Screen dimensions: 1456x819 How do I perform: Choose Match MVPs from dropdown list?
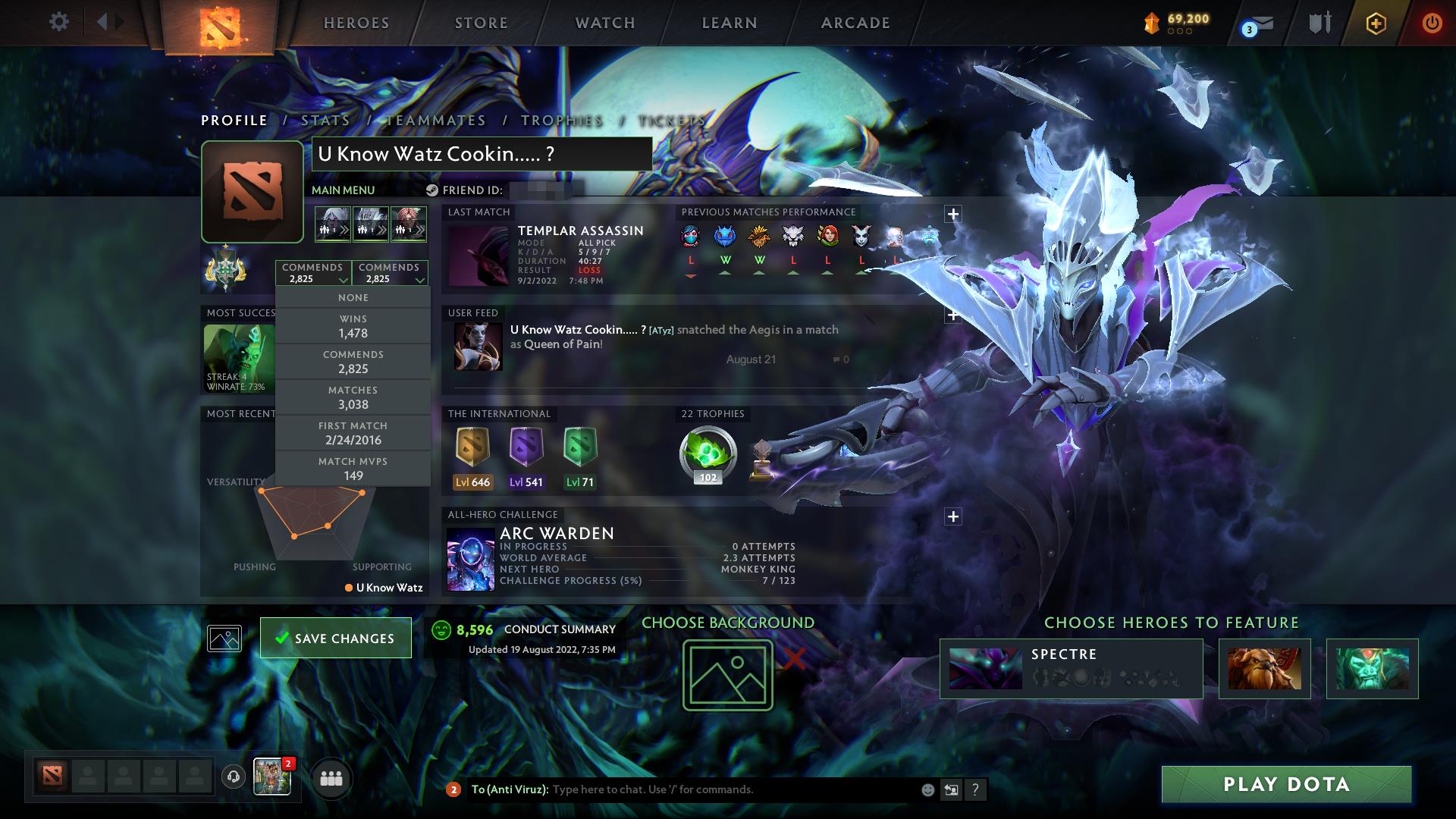coord(353,469)
